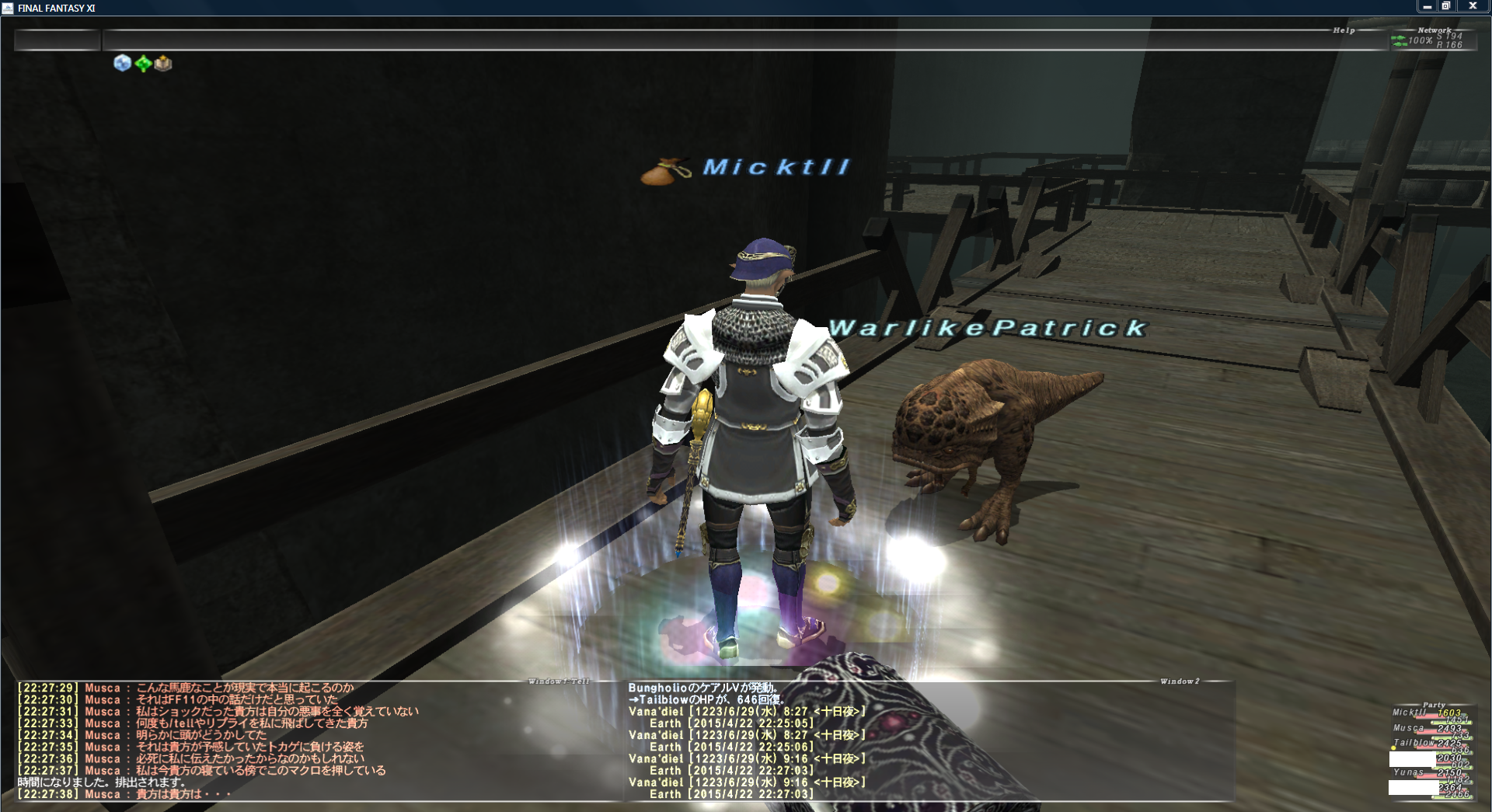This screenshot has height=812, width=1492.
Task: Restore down the game window
Action: [1446, 6]
